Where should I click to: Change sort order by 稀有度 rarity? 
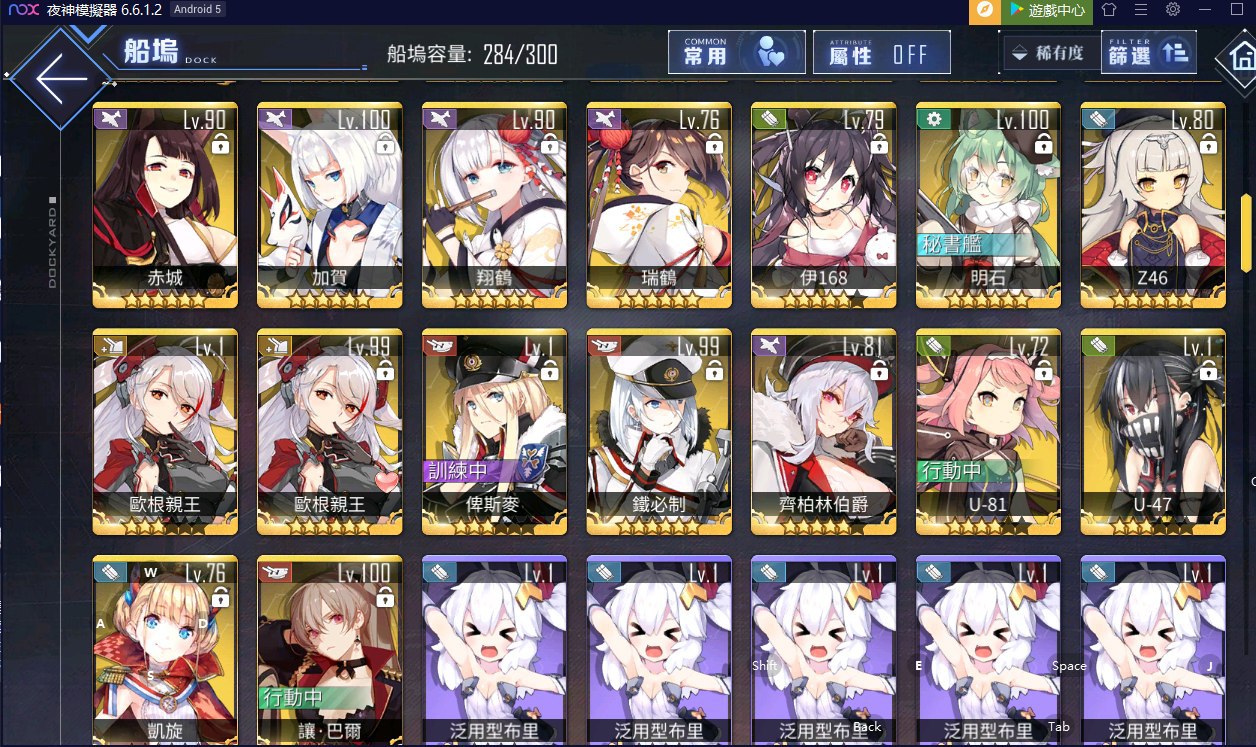(x=1048, y=53)
